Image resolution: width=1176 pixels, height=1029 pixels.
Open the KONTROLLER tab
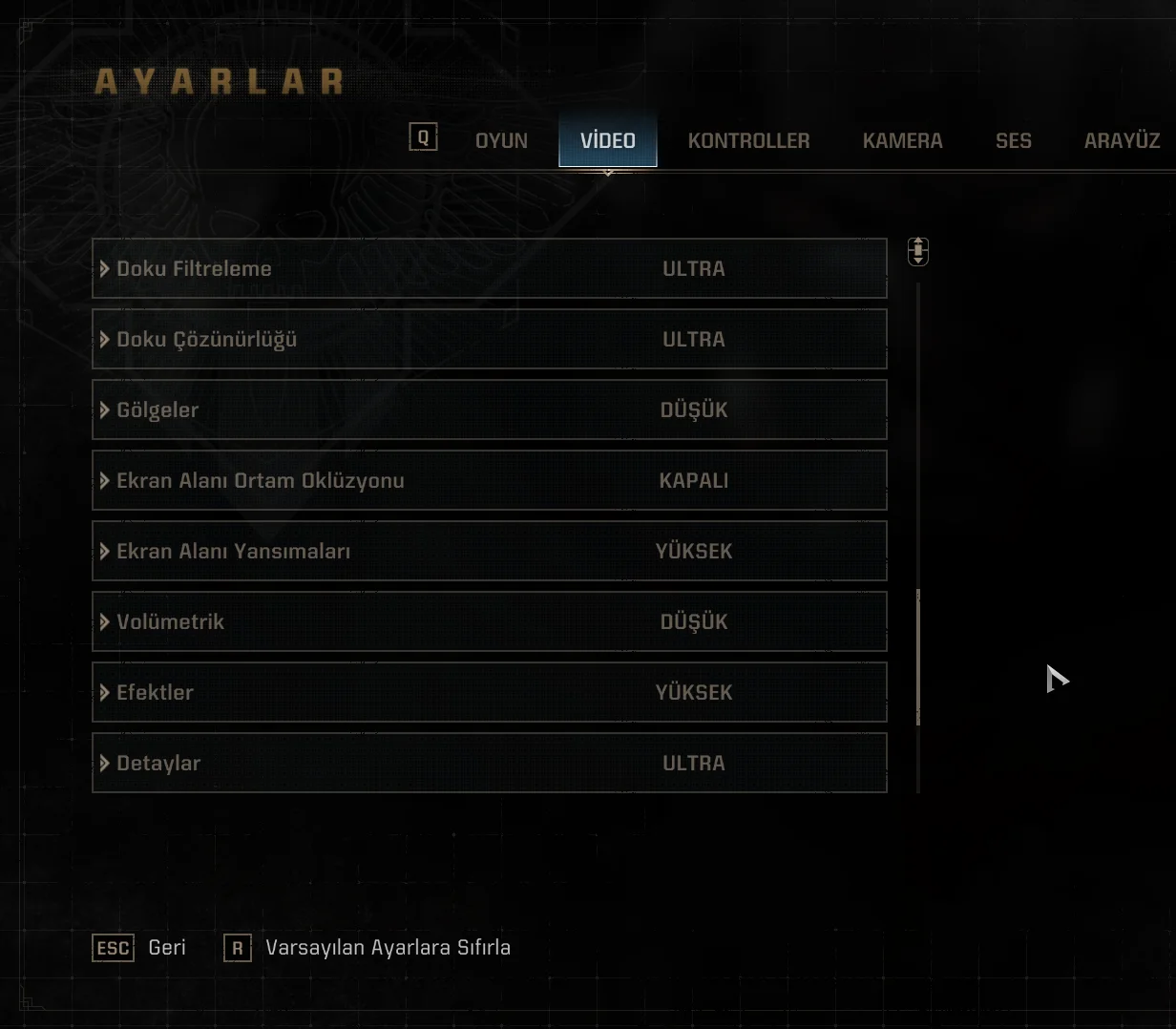point(748,141)
